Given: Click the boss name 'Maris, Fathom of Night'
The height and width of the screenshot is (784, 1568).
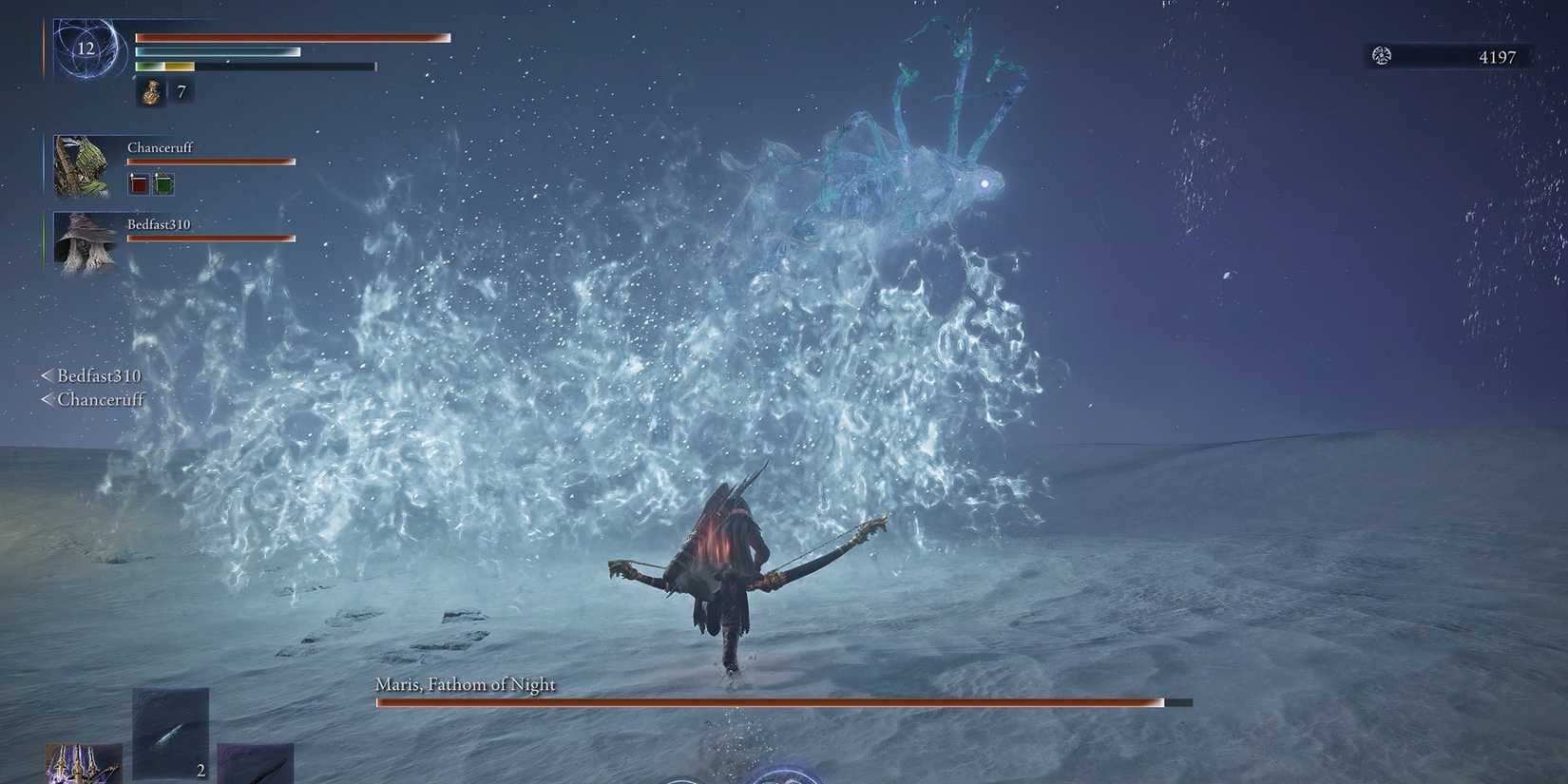Looking at the screenshot, I should pyautogui.click(x=466, y=683).
